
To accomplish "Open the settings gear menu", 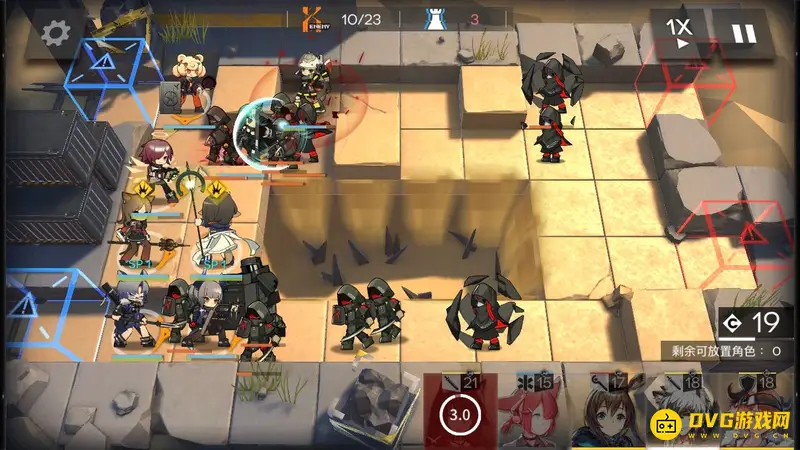I will 54,33.
